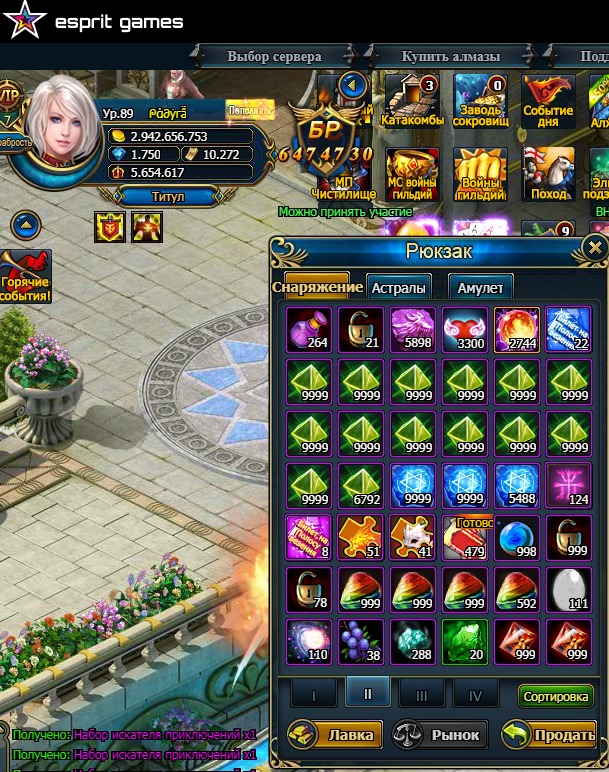Select the white egg item slot
This screenshot has width=609, height=772.
pyautogui.click(x=569, y=590)
